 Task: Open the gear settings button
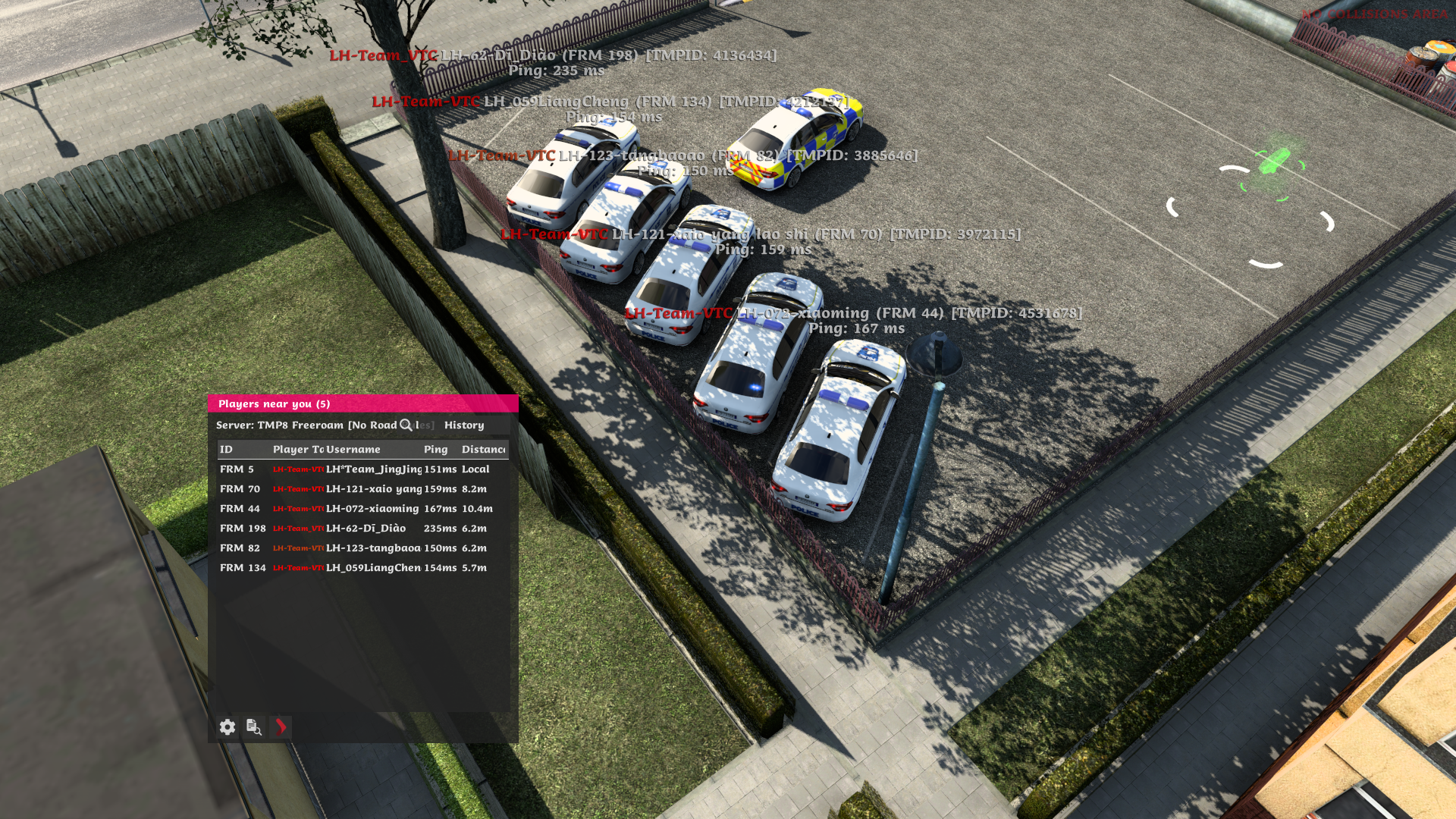click(x=227, y=727)
